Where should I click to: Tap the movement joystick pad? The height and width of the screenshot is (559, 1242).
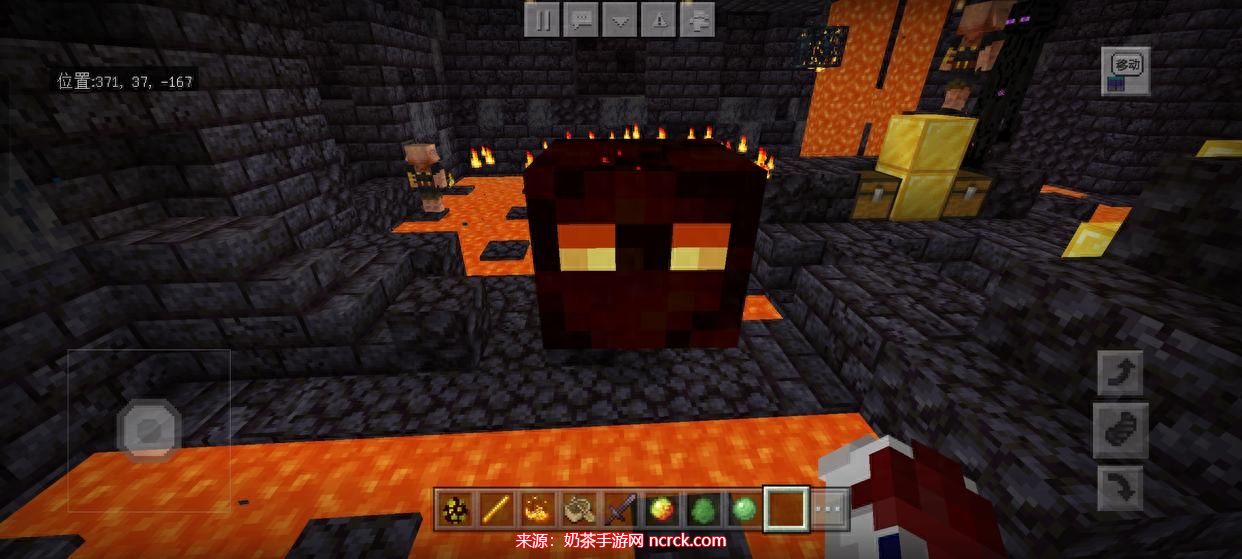(x=148, y=430)
